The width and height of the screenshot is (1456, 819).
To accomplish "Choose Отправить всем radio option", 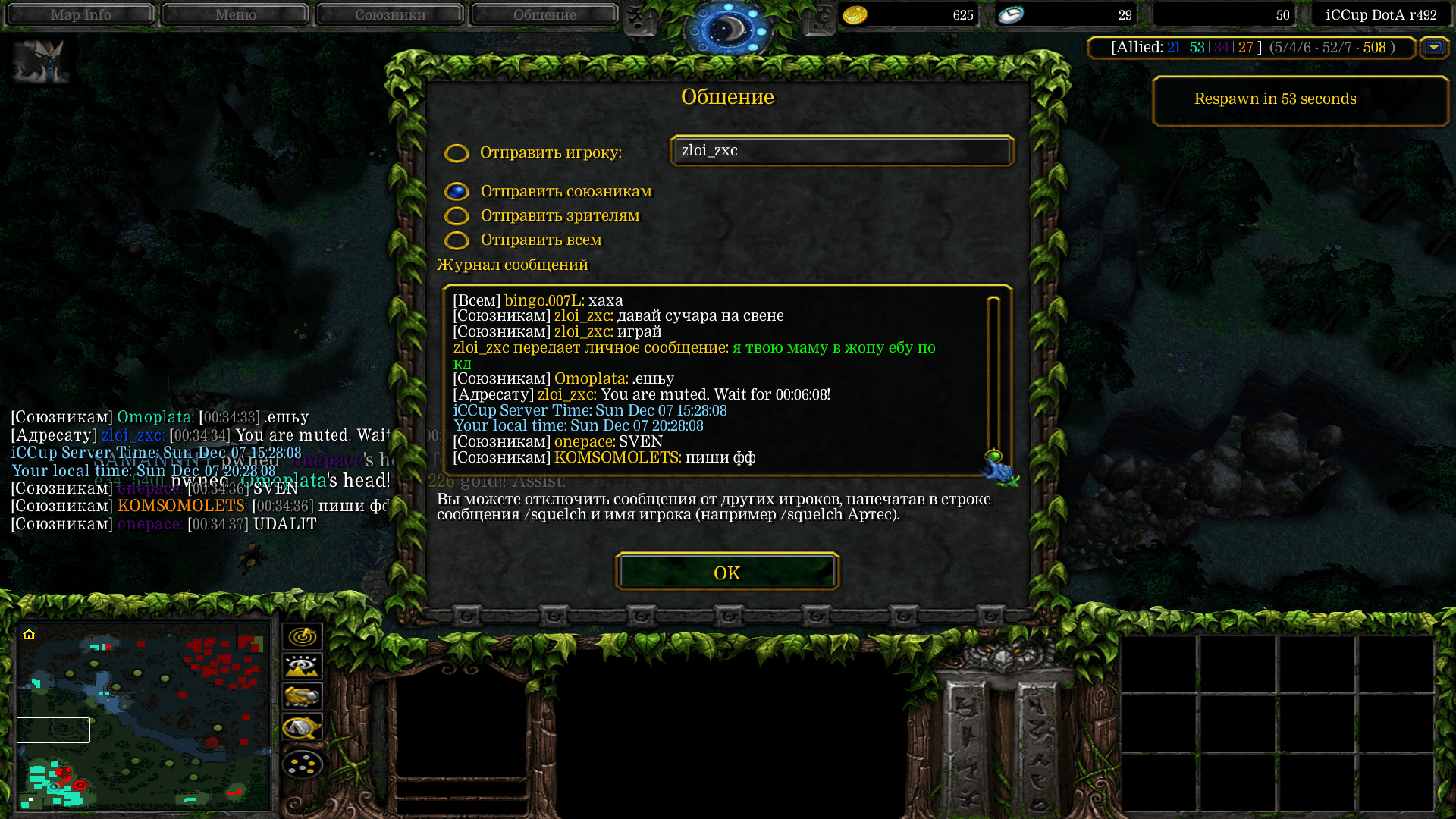I will pos(457,240).
